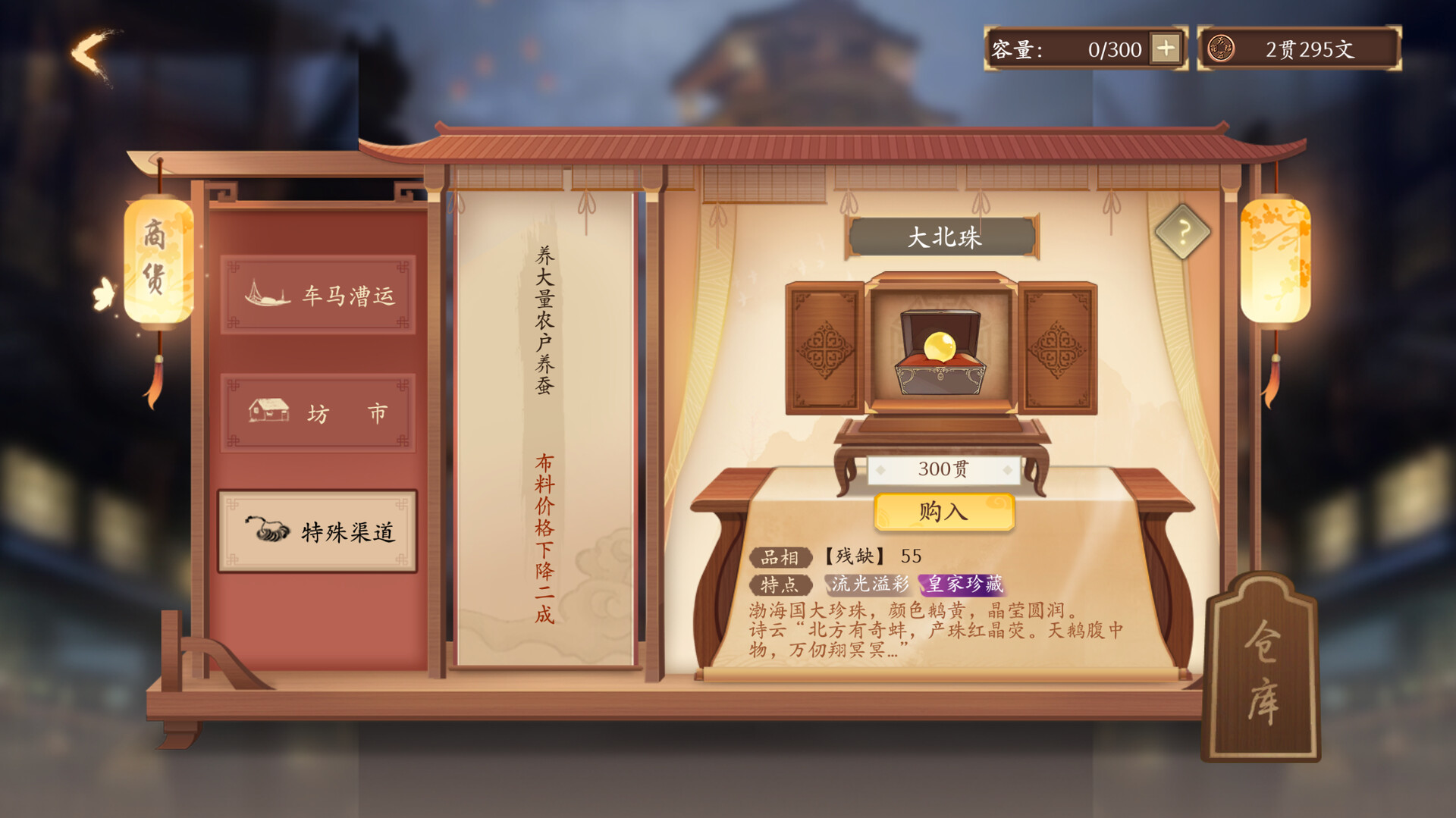
Task: Click the house icon on the 坊市 button
Action: tap(267, 410)
